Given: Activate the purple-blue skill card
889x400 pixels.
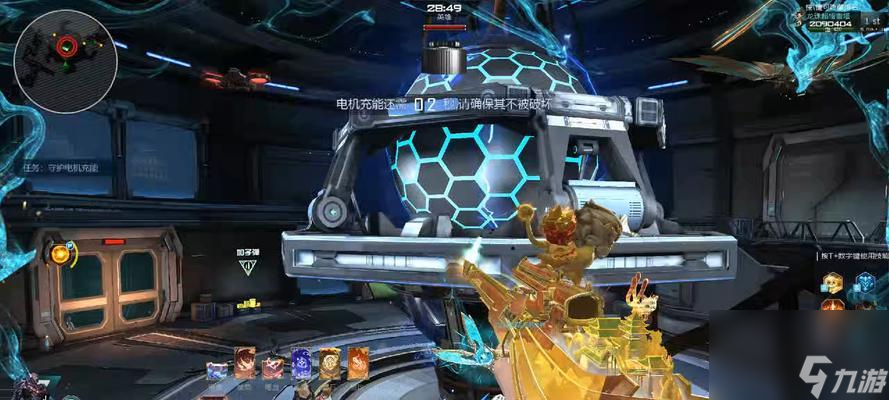Looking at the screenshot, I should coord(301,364).
